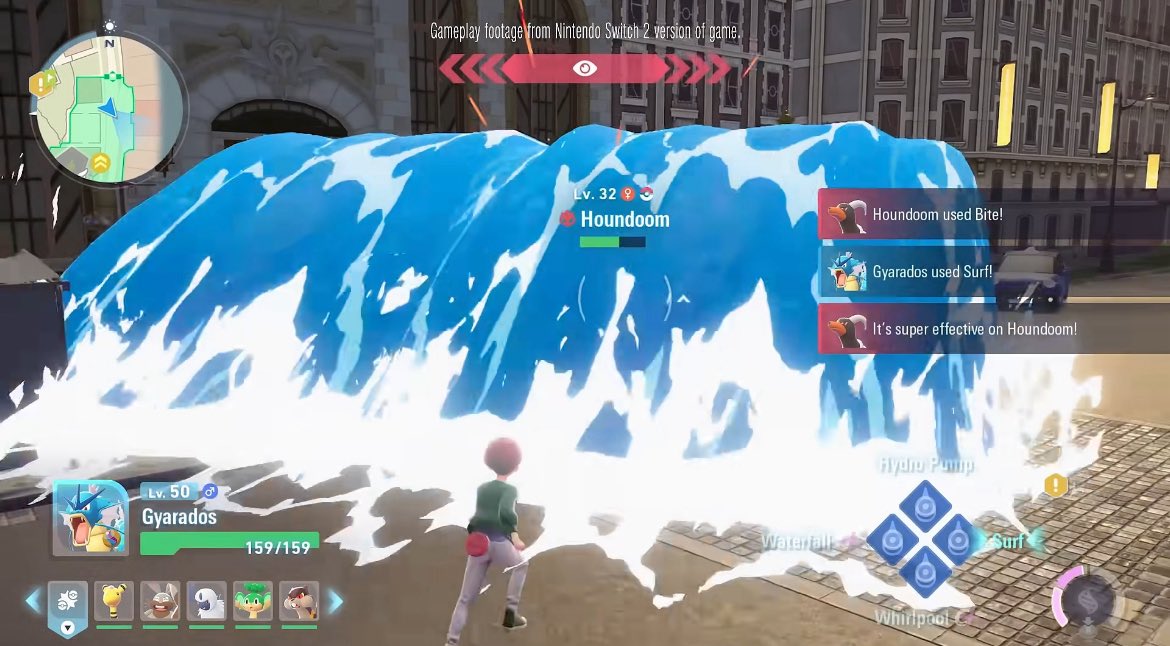Cycle party left with the arrow
Viewport: 1170px width, 646px height.
[x=33, y=600]
